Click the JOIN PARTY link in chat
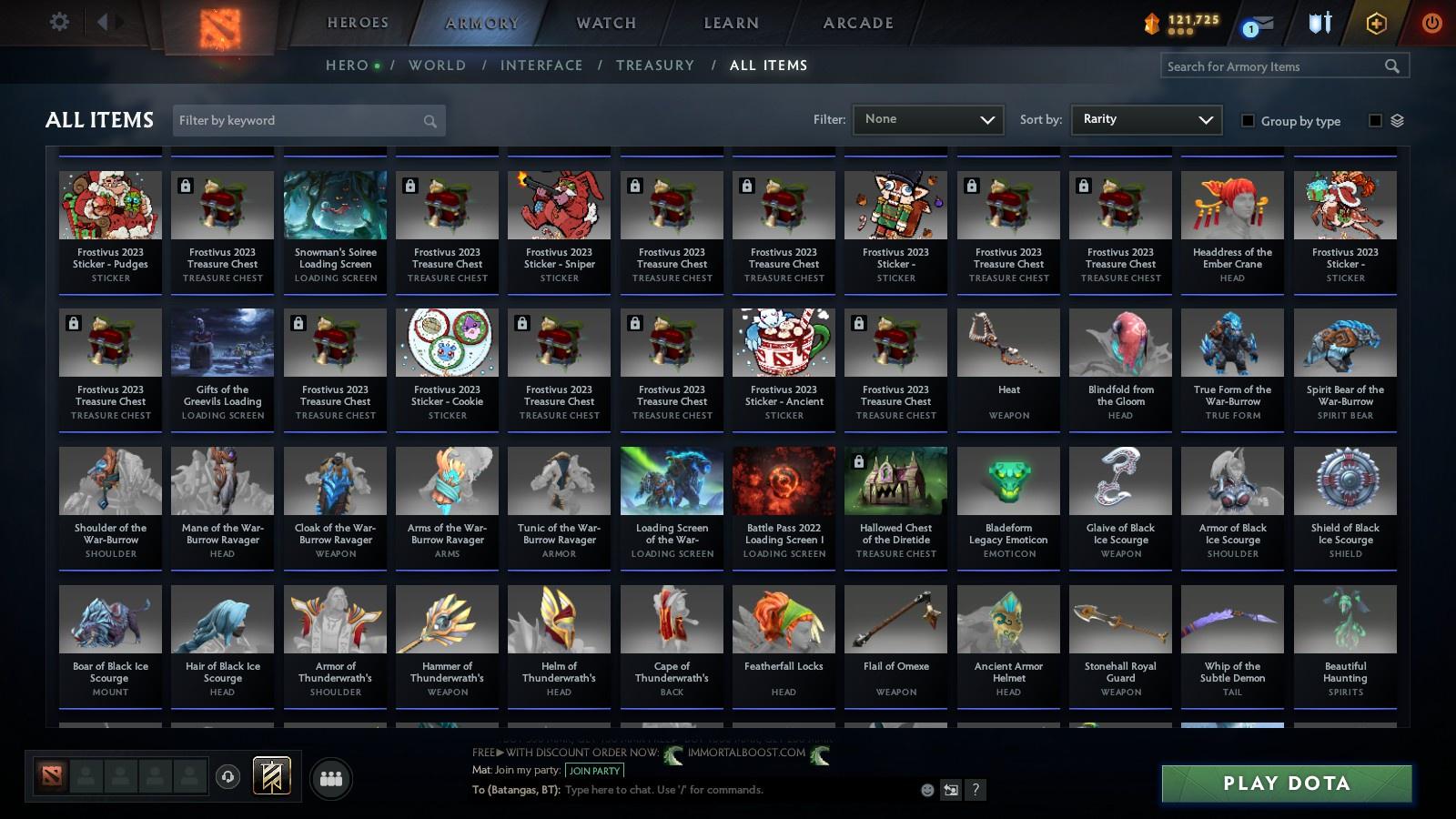The image size is (1456, 819). coord(594,771)
